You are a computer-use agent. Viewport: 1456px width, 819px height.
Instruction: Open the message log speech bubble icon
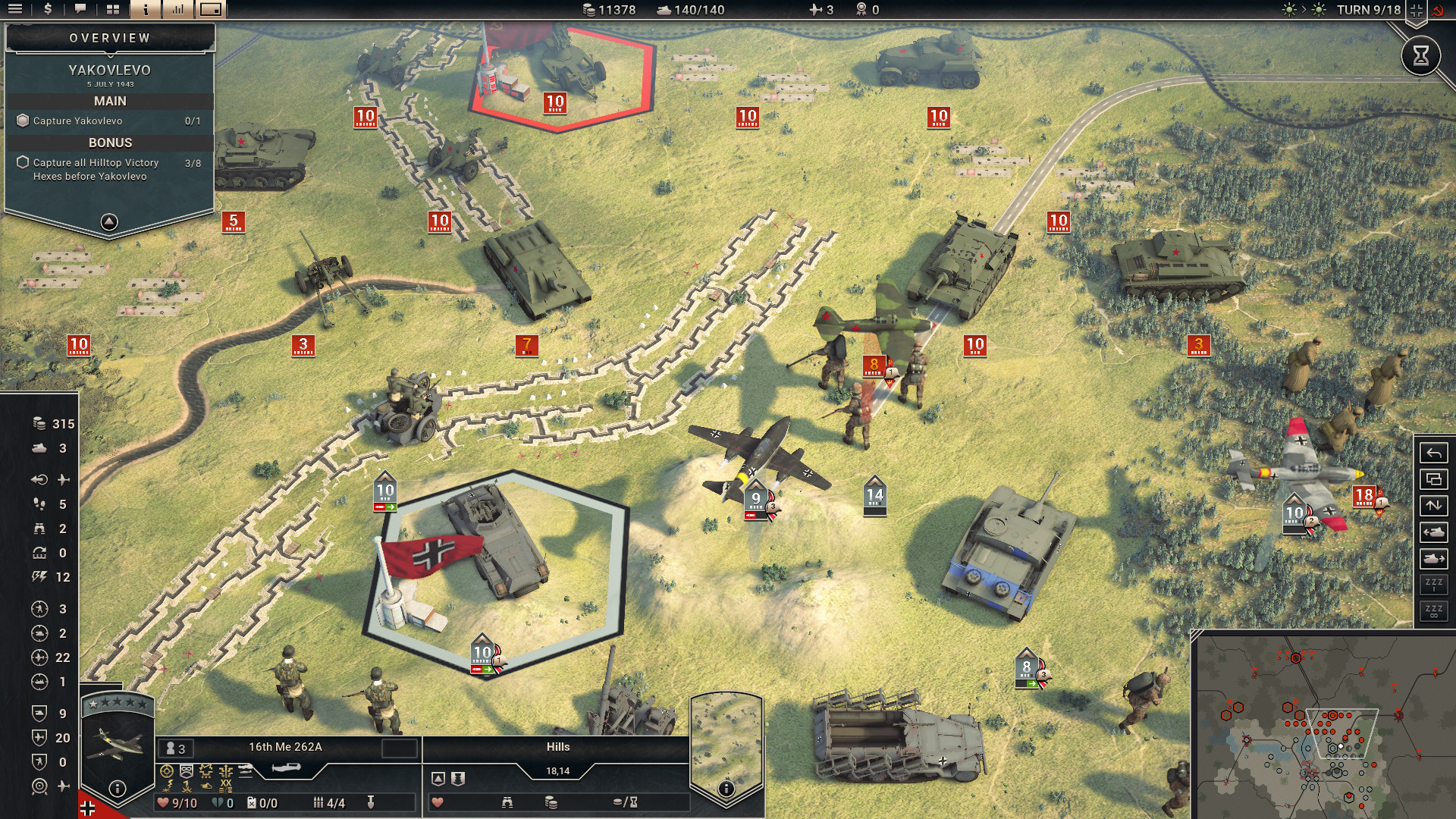[x=80, y=10]
